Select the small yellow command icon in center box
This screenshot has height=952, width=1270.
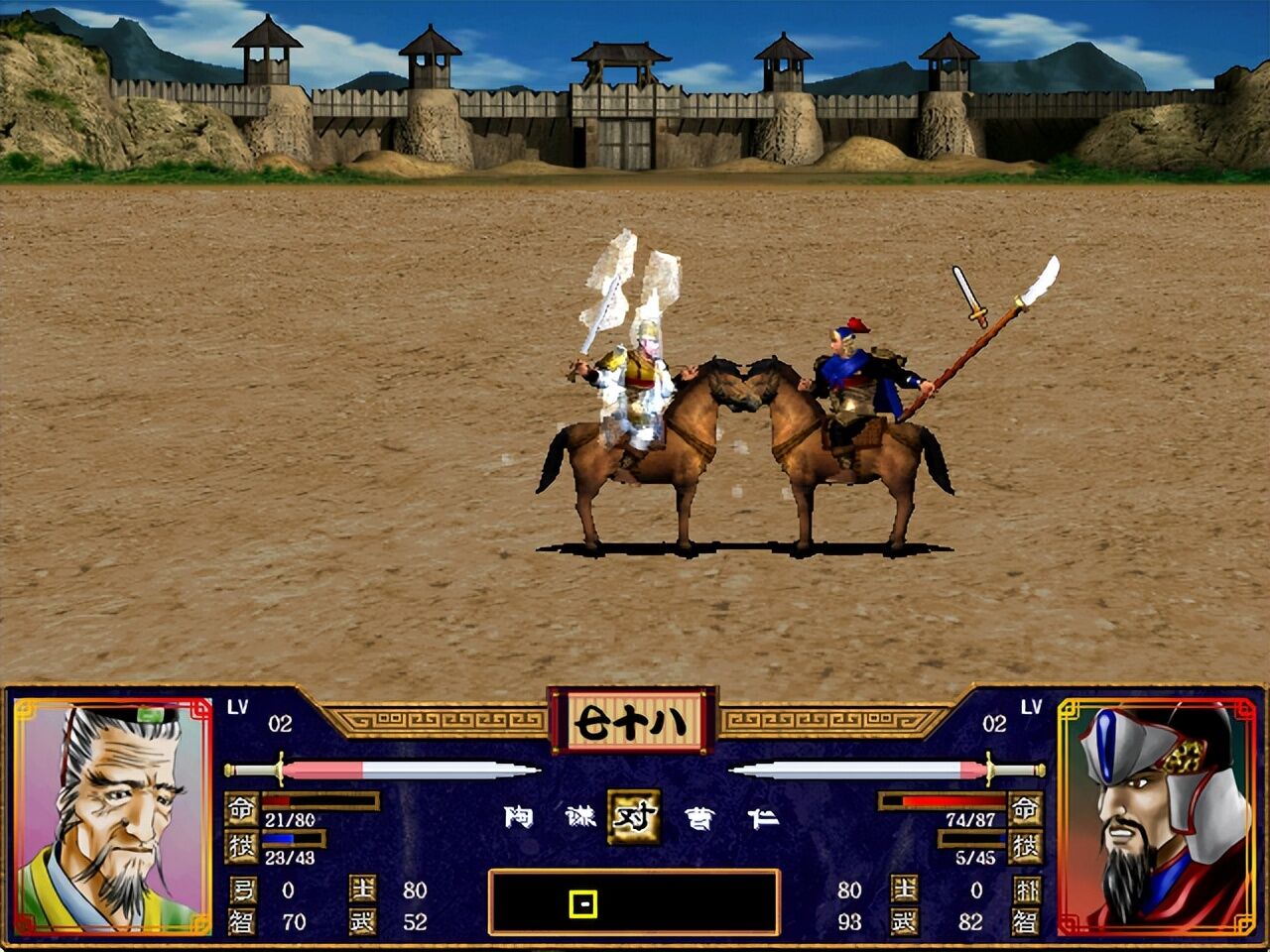[584, 903]
